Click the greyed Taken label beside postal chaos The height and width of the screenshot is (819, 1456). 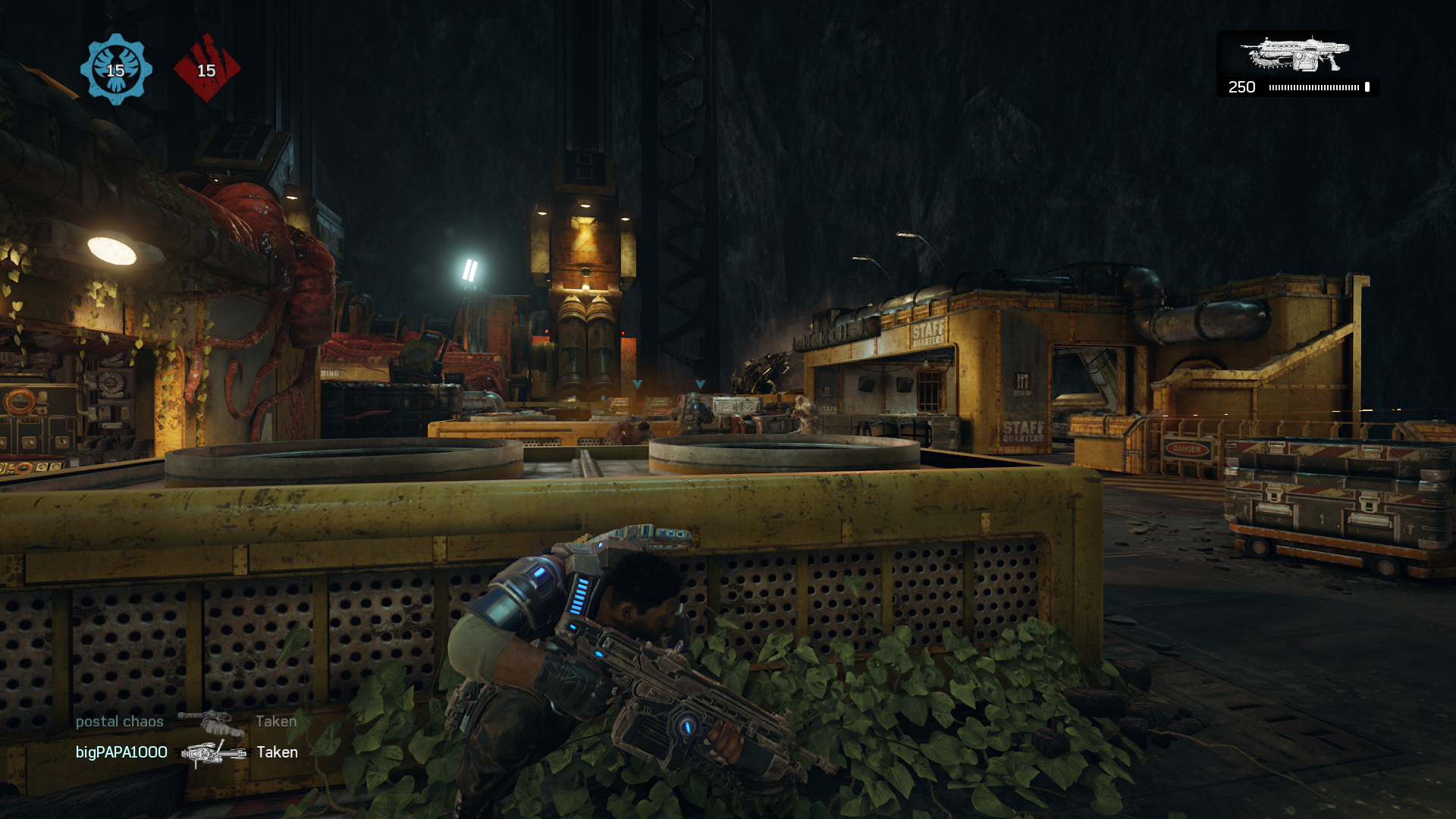(x=277, y=721)
